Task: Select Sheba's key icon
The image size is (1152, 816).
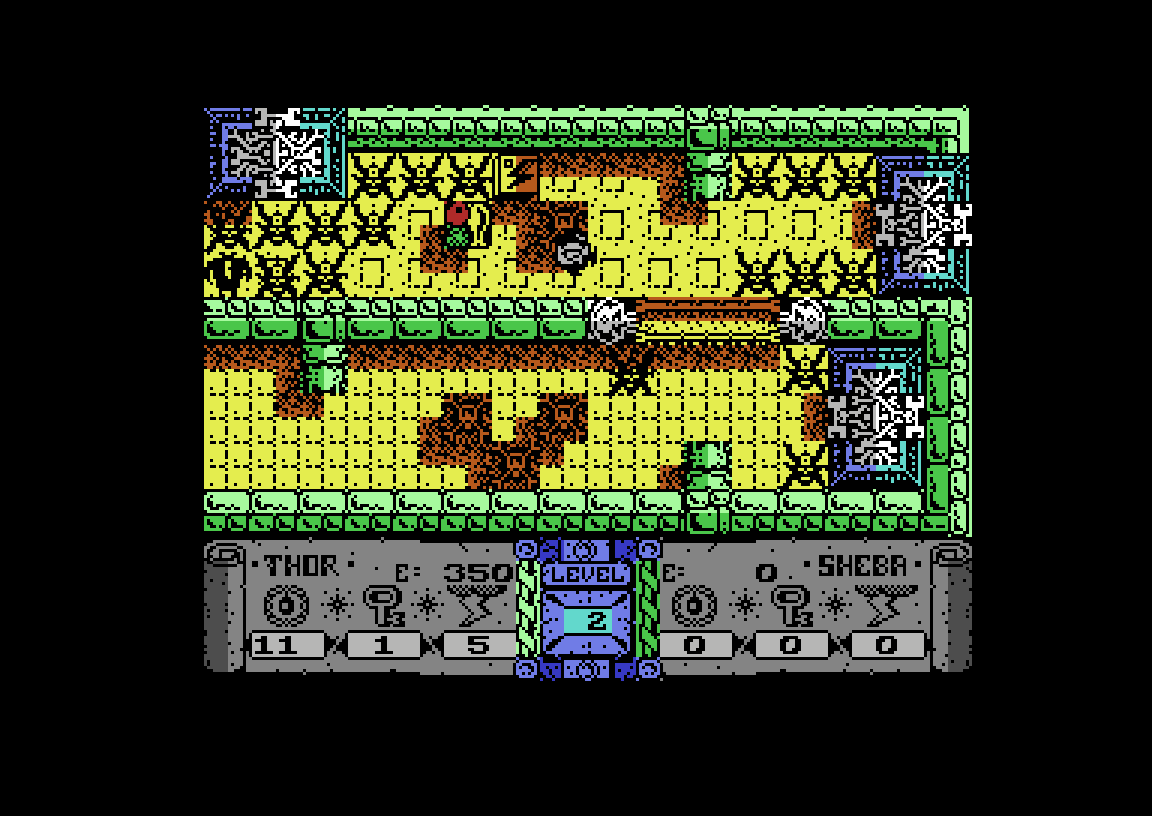Action: (790, 606)
